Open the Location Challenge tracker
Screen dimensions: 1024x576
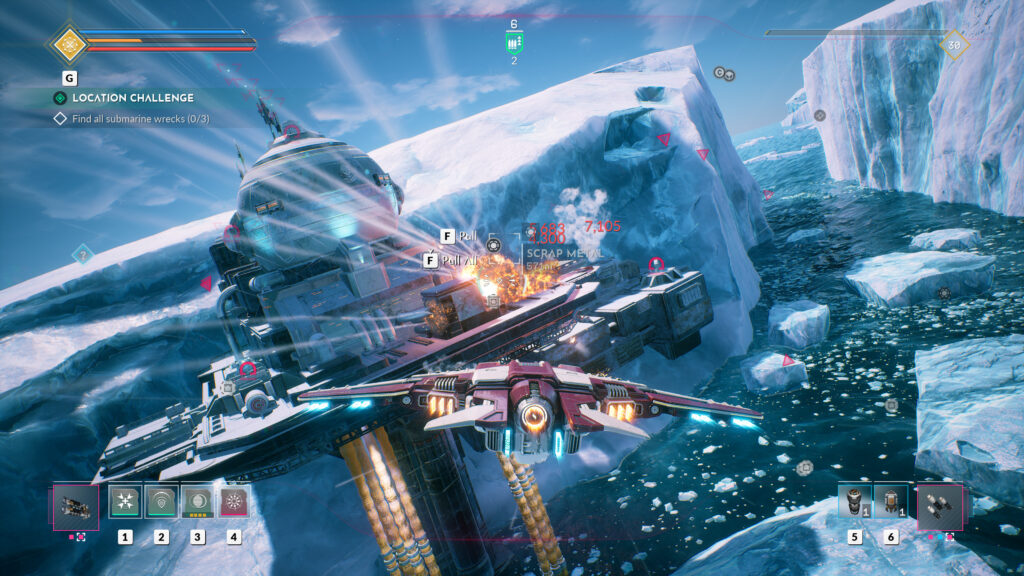125,98
